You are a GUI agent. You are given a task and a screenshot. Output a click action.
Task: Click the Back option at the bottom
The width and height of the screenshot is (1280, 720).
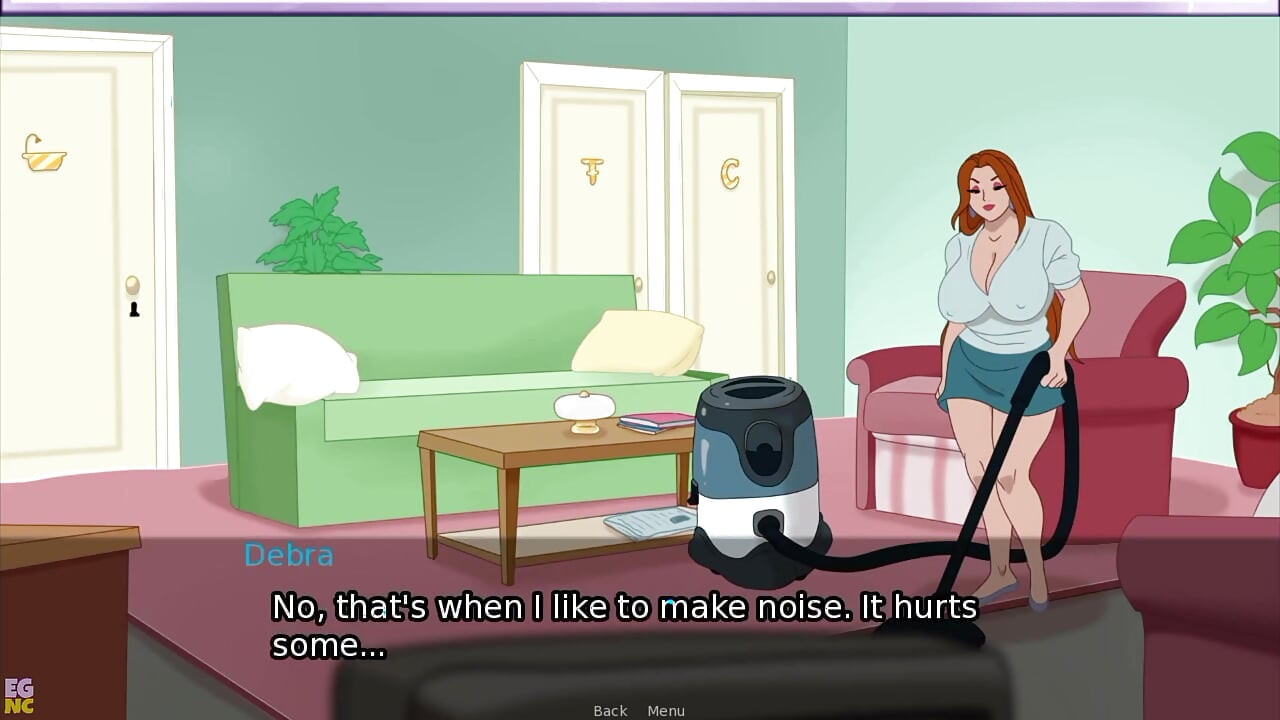pos(609,710)
